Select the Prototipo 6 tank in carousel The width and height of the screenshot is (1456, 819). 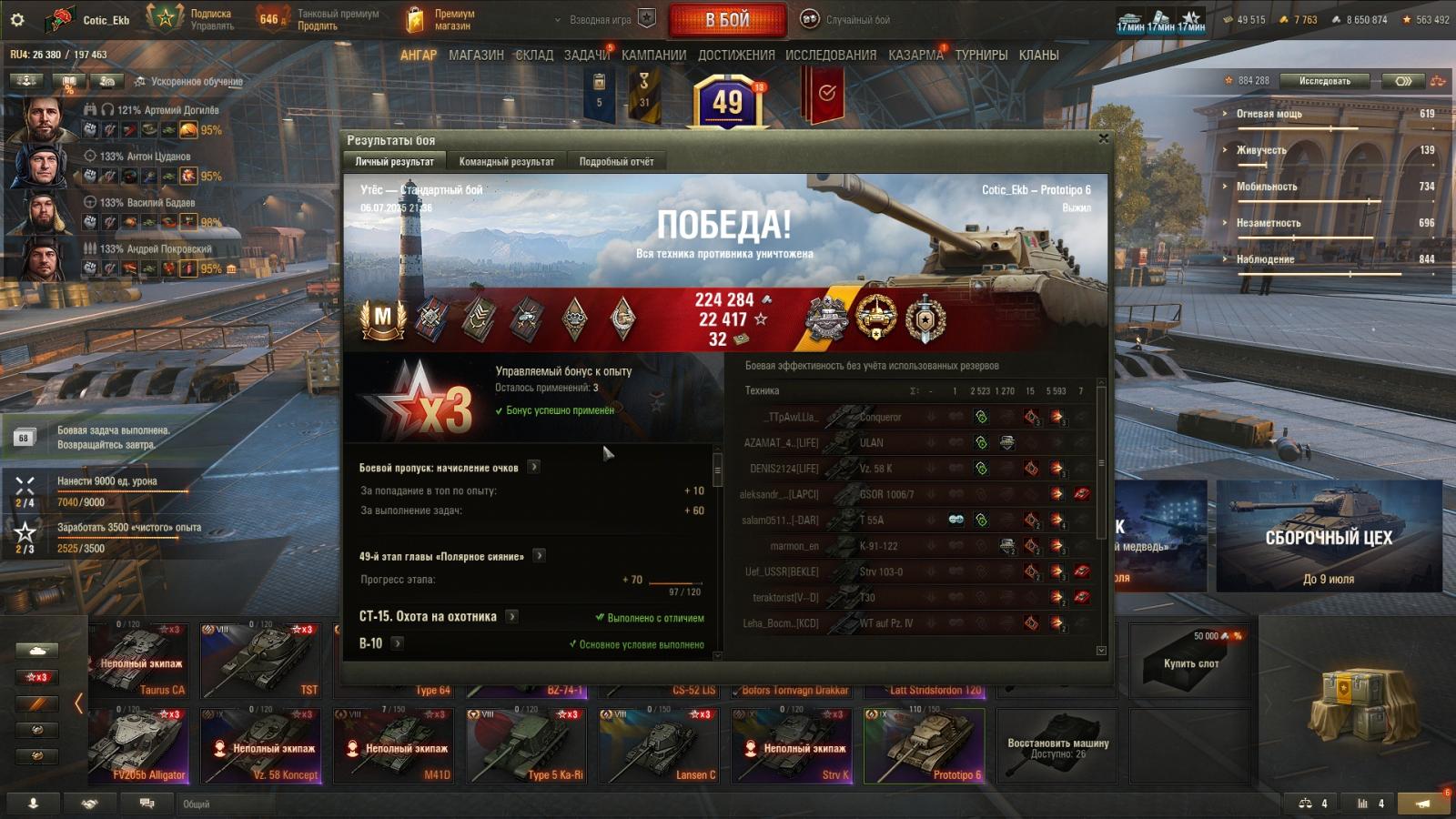pos(924,746)
